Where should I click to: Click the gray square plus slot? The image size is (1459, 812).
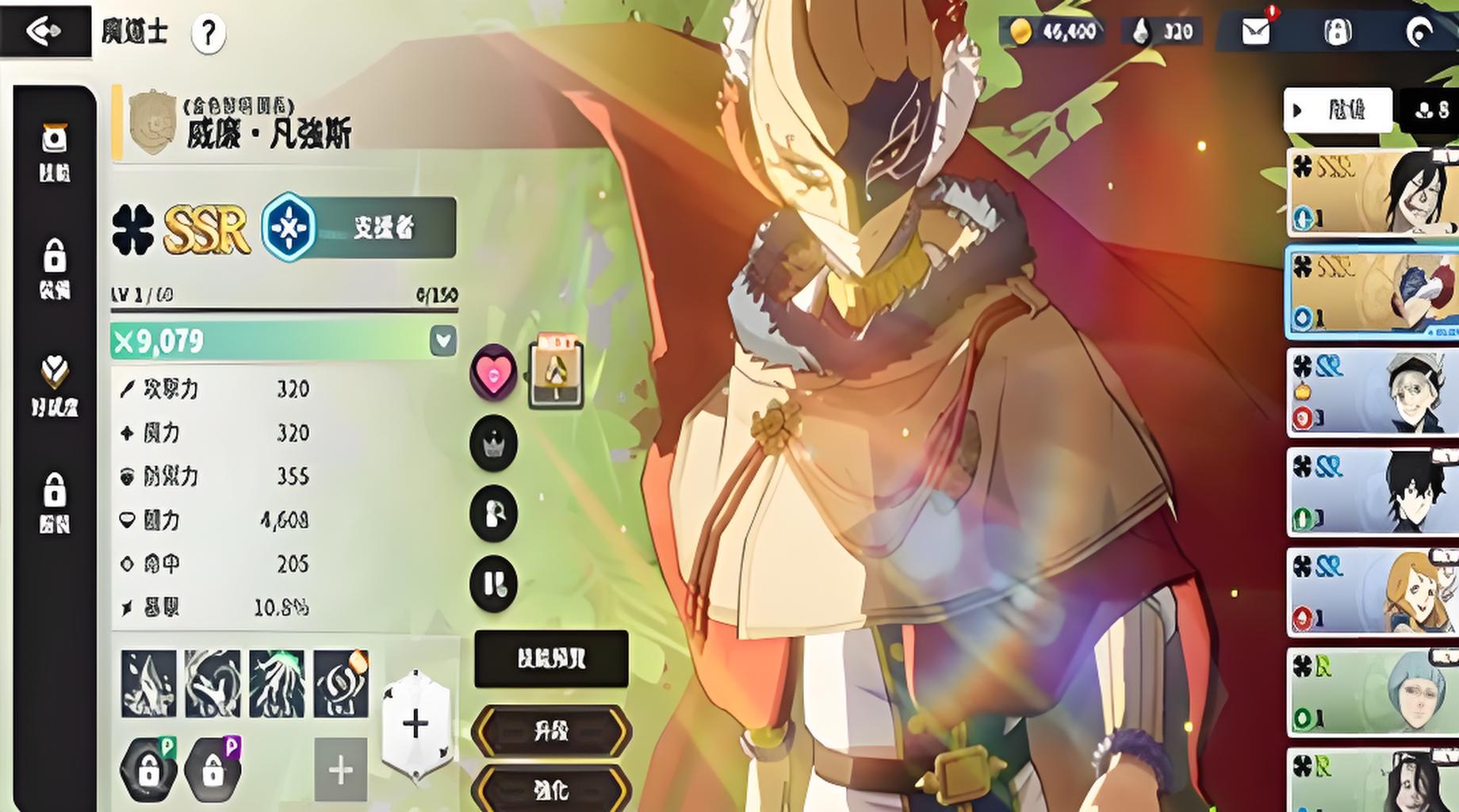(x=341, y=769)
